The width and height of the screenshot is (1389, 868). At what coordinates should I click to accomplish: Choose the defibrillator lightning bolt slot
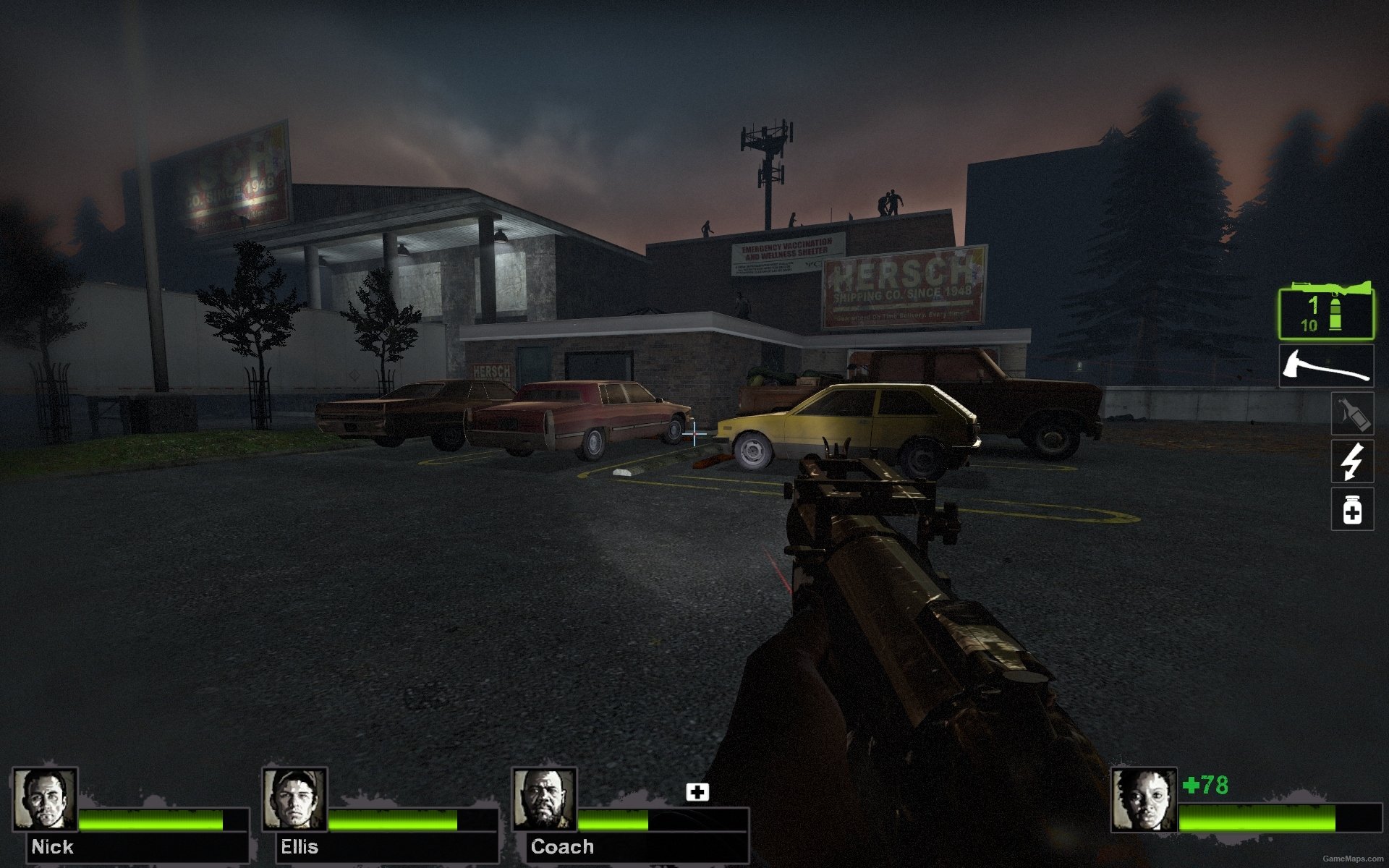pos(1352,461)
